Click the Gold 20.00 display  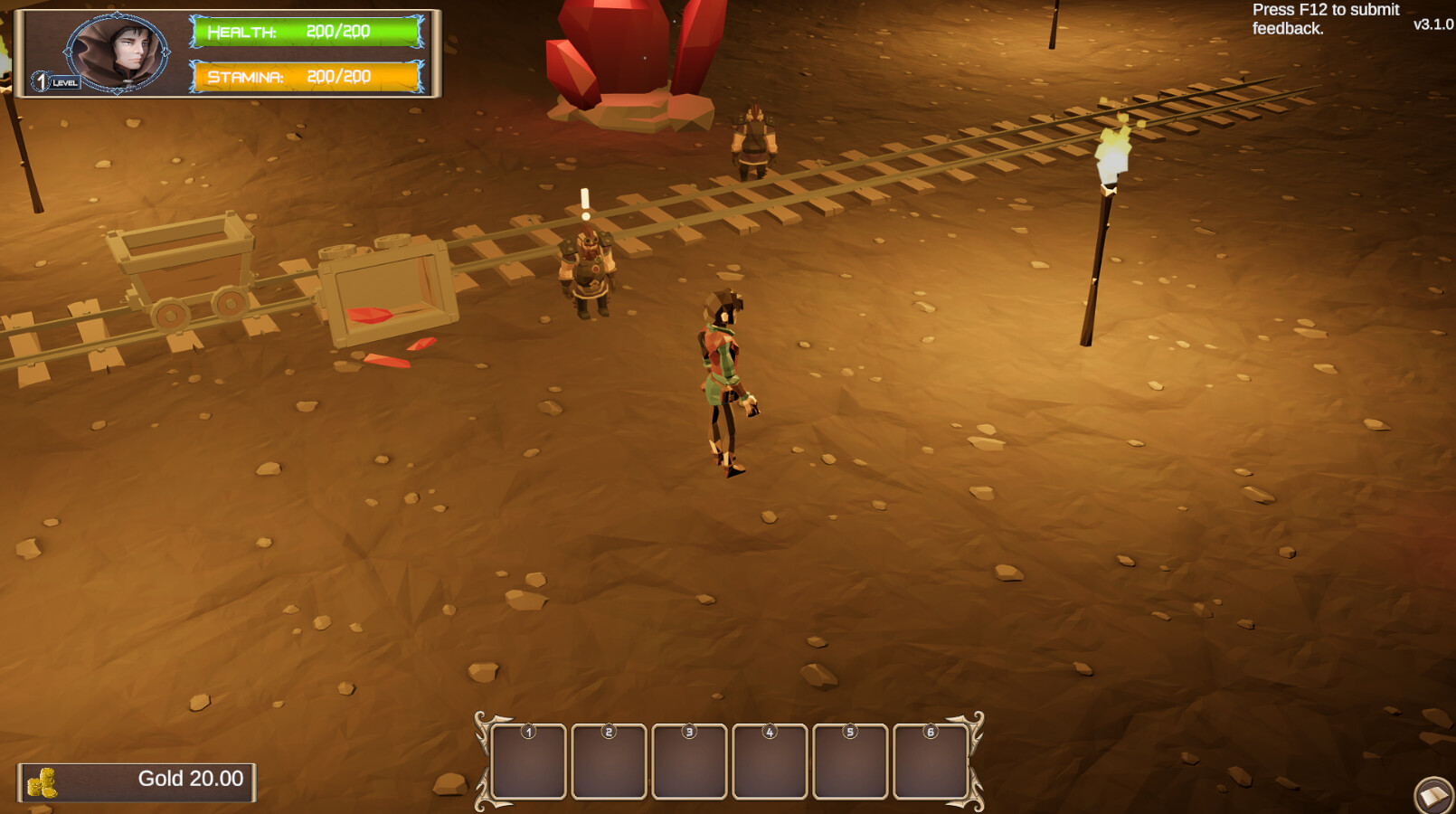click(x=188, y=778)
